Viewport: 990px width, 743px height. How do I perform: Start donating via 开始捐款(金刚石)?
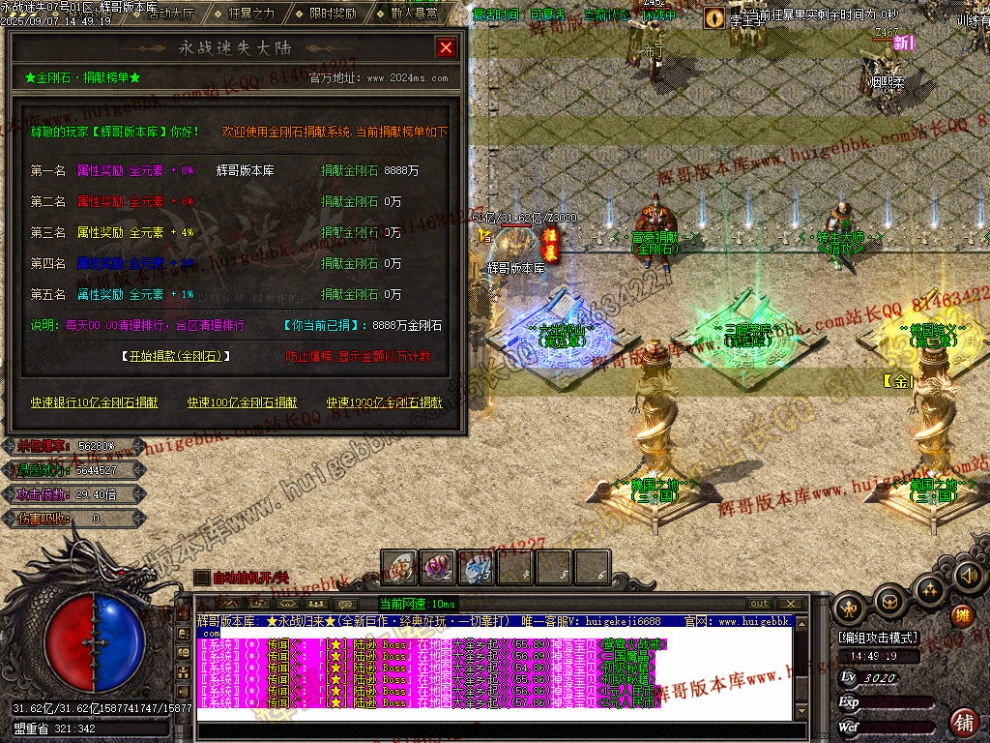point(176,356)
